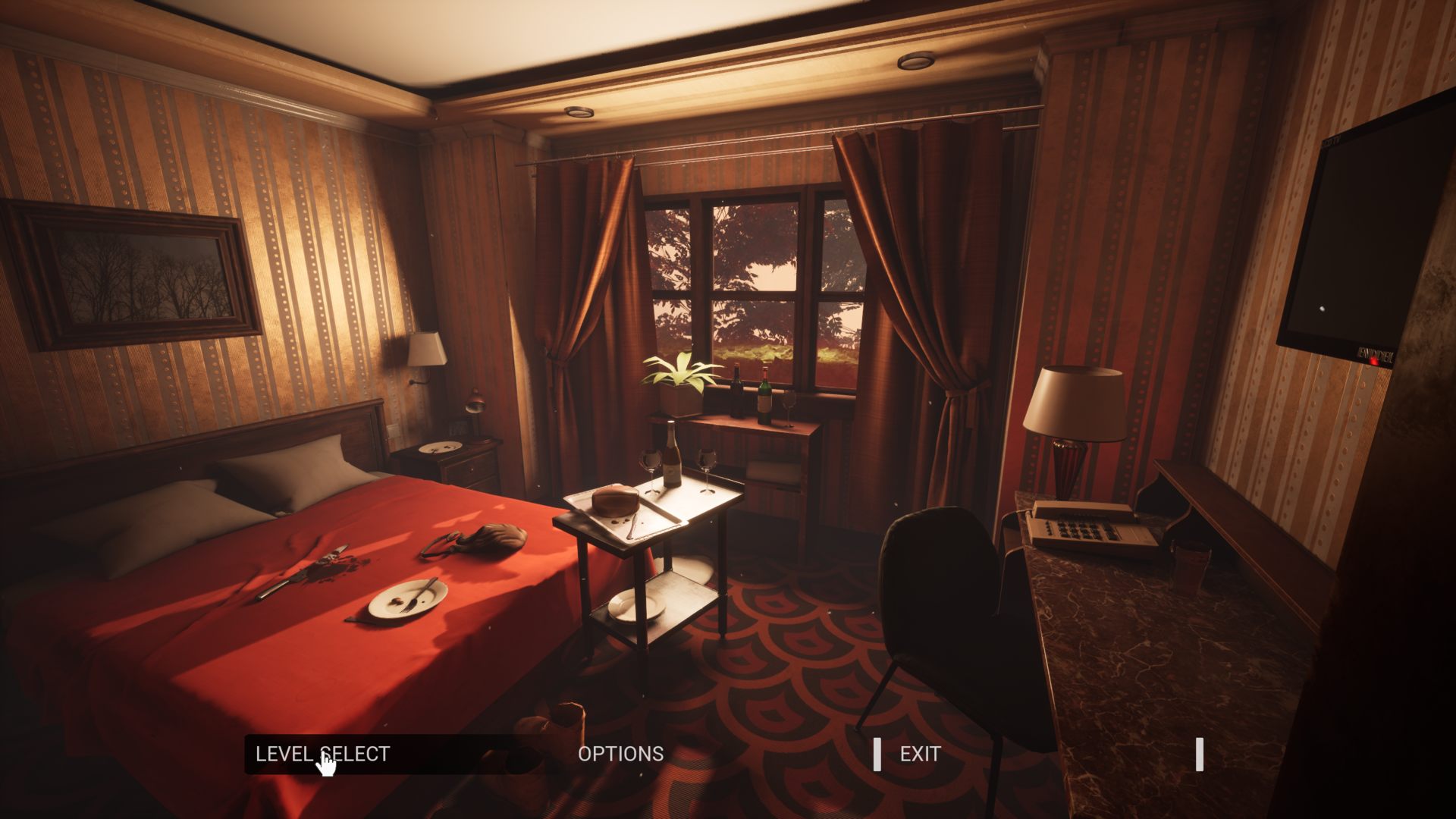Choose Exit to quit the game
The width and height of the screenshot is (1456, 819).
(x=920, y=754)
